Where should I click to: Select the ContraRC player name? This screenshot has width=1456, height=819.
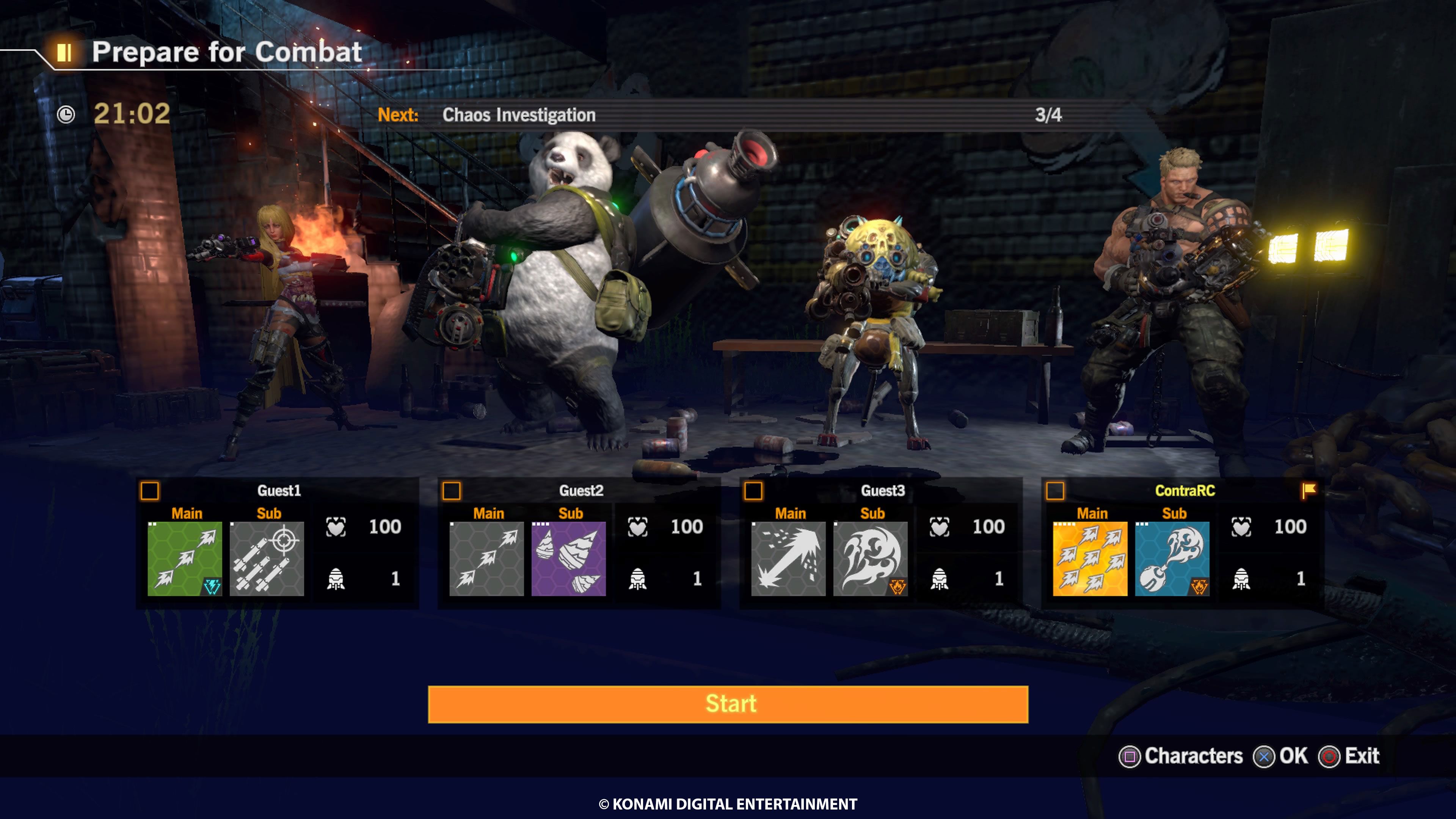pyautogui.click(x=1185, y=491)
